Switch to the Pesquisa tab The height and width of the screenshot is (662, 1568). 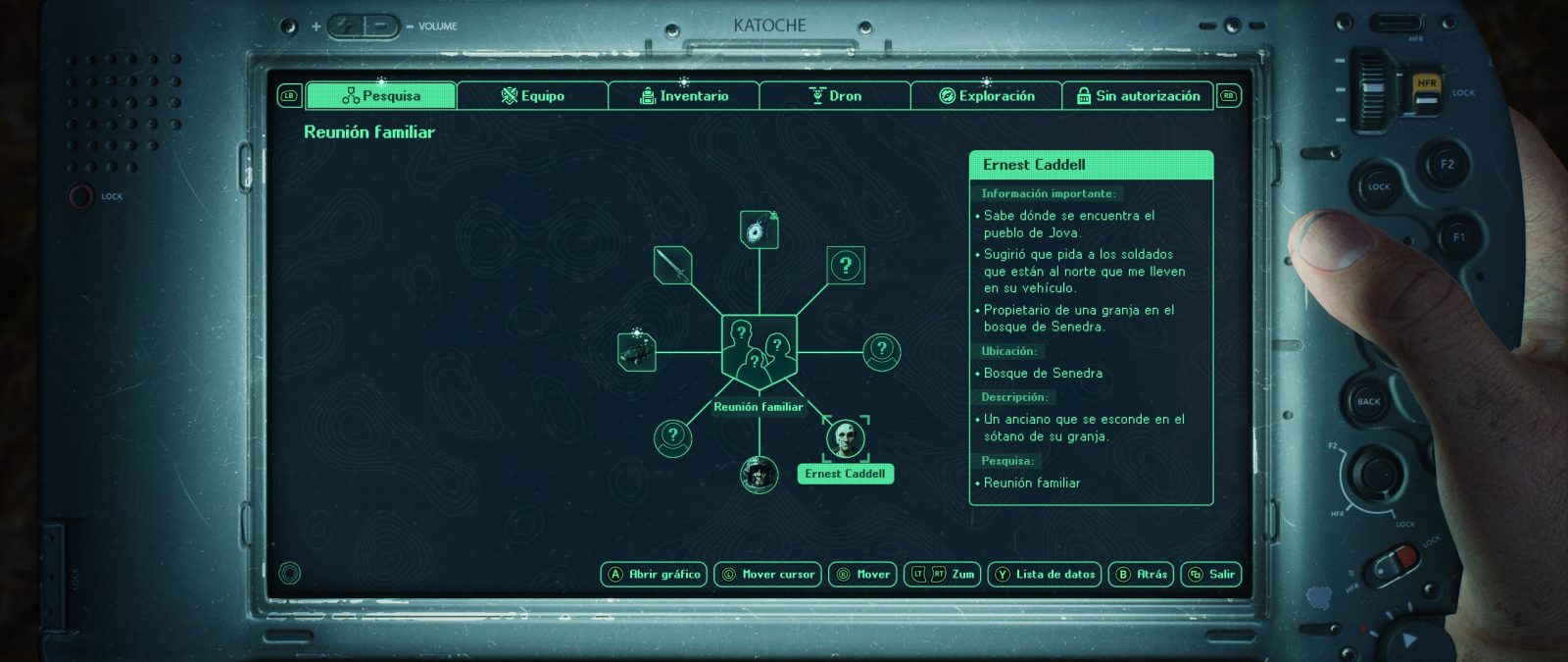click(x=380, y=95)
